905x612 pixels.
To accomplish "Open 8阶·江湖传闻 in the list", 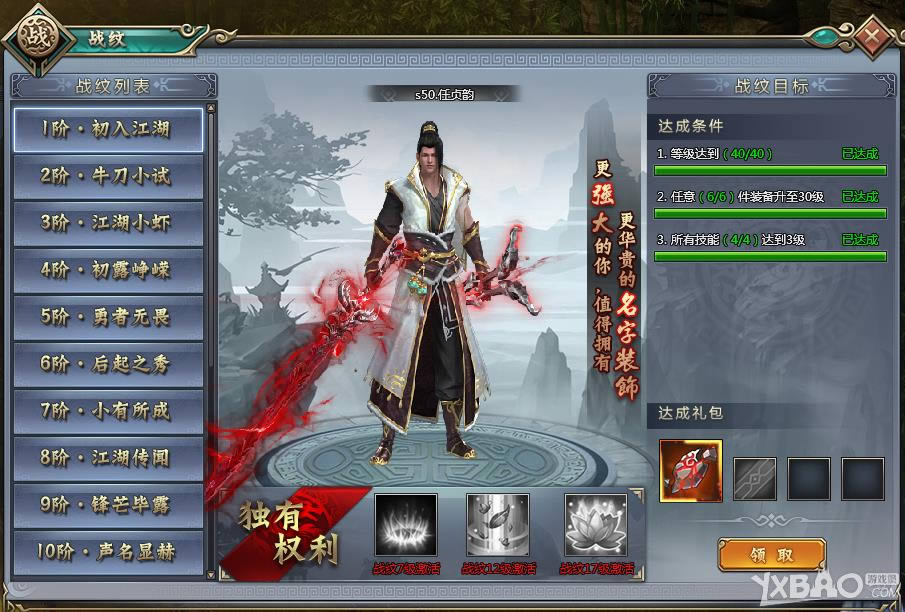I will (107, 458).
